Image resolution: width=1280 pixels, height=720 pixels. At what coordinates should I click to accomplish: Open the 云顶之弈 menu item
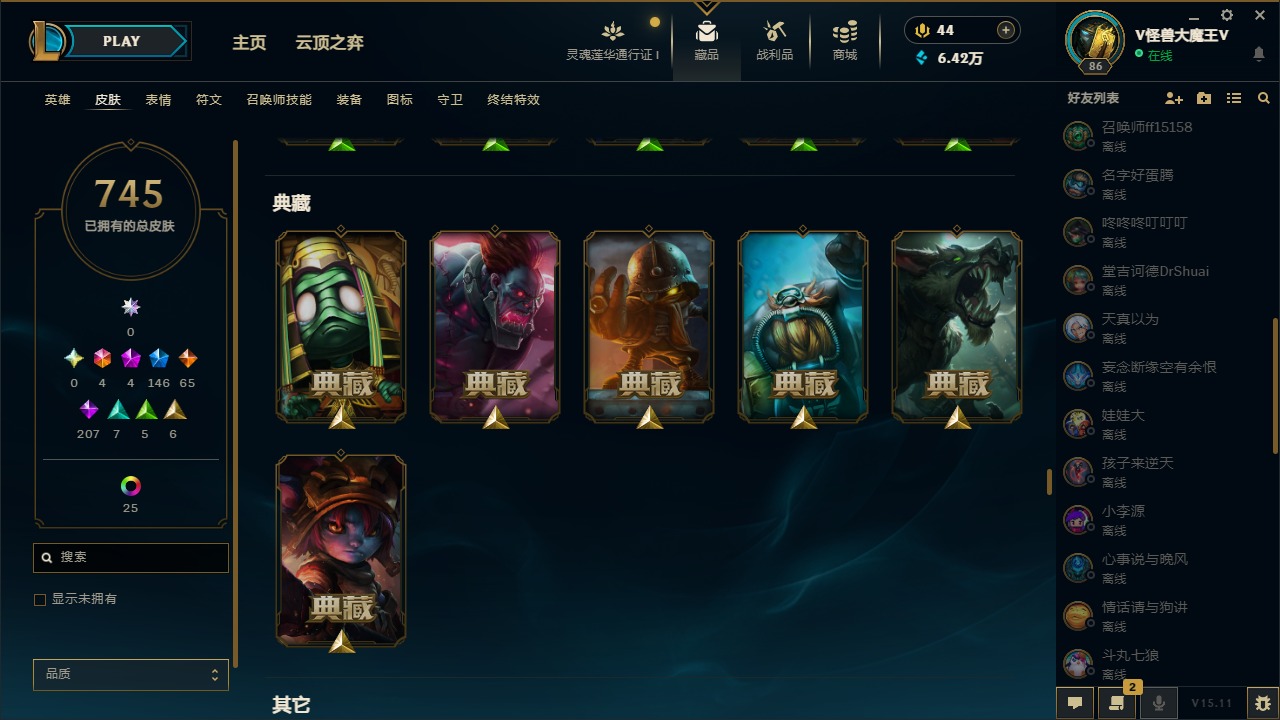[328, 43]
